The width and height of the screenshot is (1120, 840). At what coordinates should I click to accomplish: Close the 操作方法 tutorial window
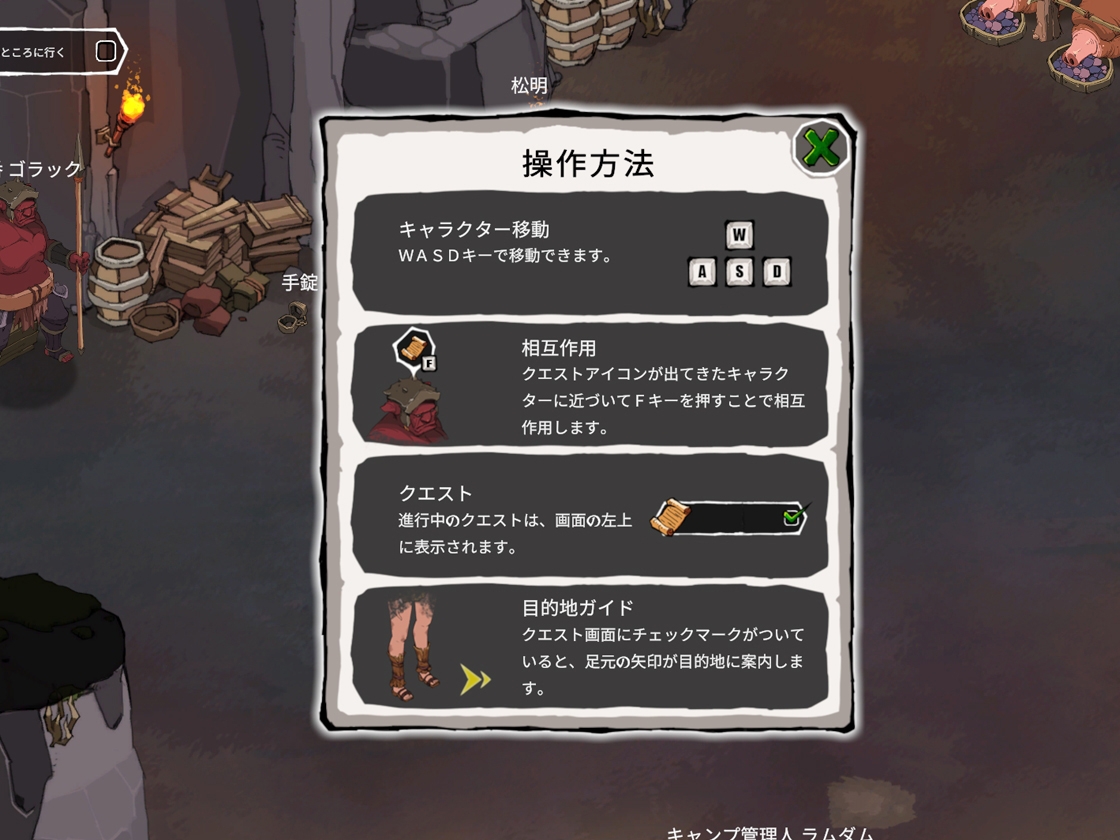click(x=821, y=149)
